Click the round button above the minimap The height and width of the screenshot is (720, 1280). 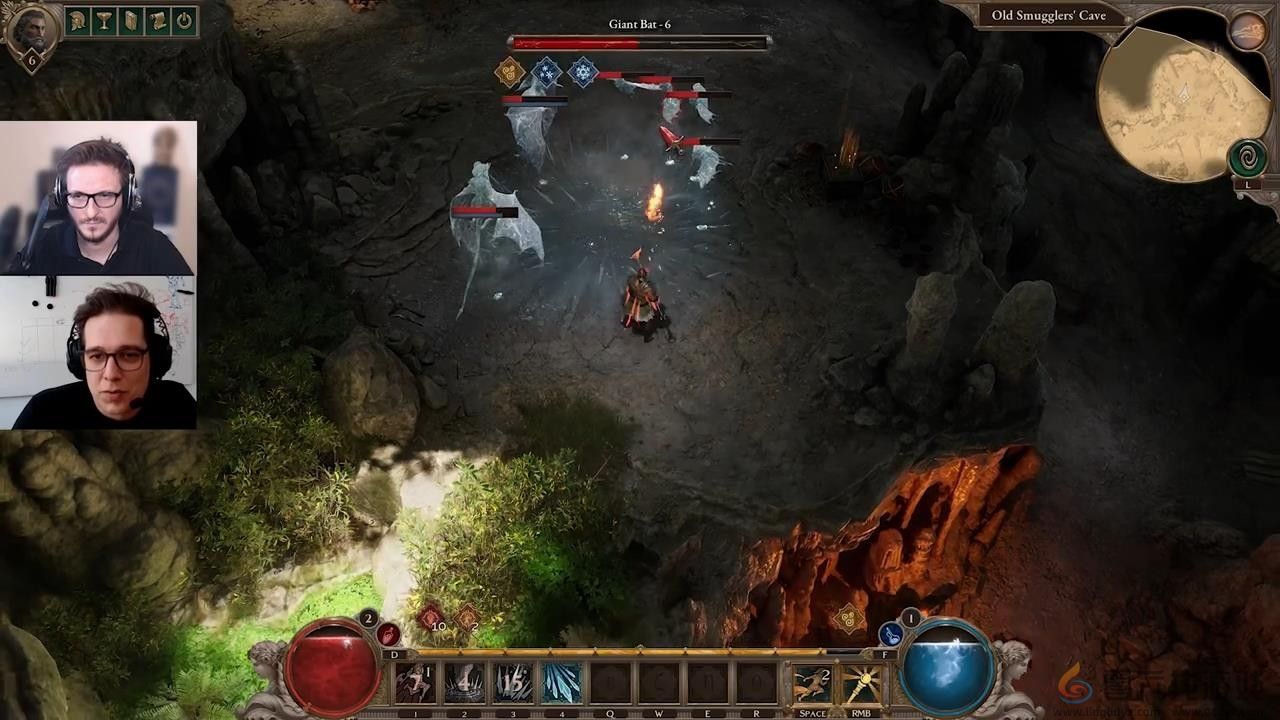pyautogui.click(x=1247, y=32)
